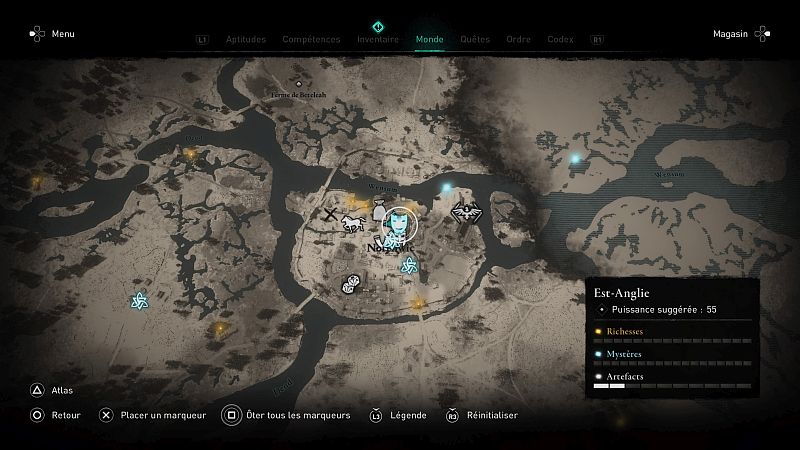Show the Quêtes tab
Viewport: 800px width, 450px height.
475,40
